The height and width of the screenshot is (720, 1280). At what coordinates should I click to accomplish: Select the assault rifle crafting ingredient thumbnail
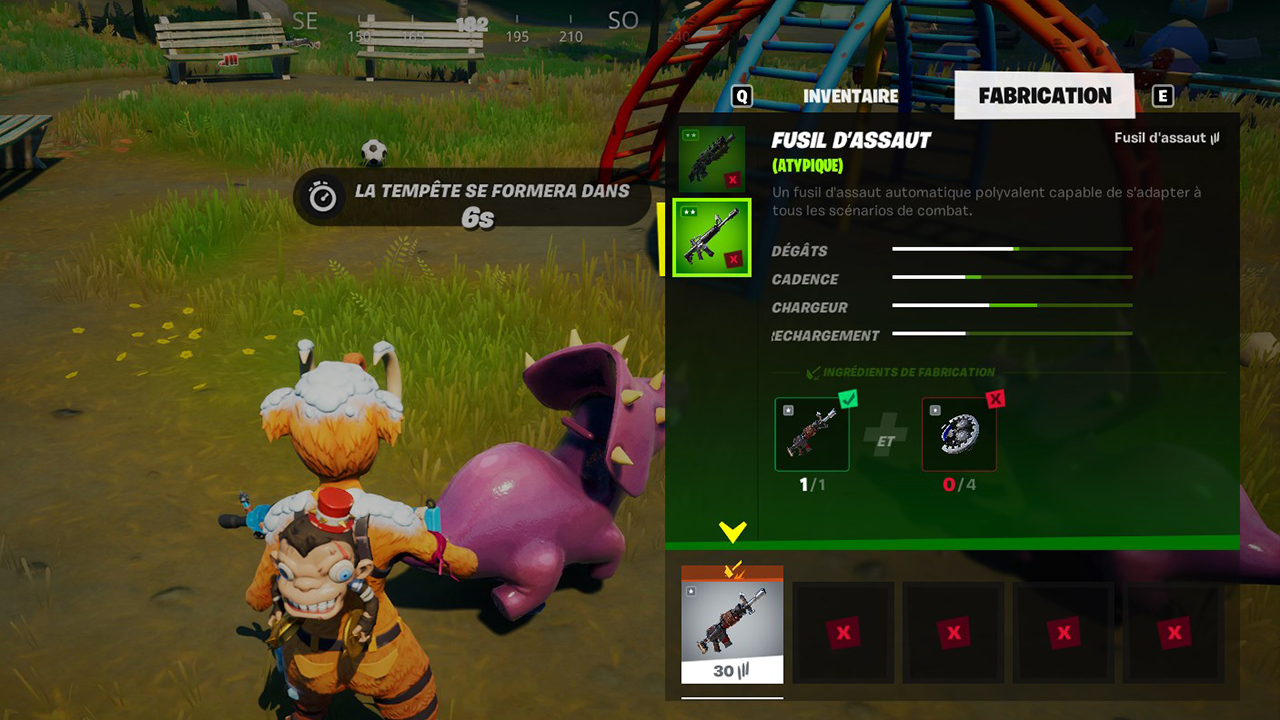click(812, 432)
